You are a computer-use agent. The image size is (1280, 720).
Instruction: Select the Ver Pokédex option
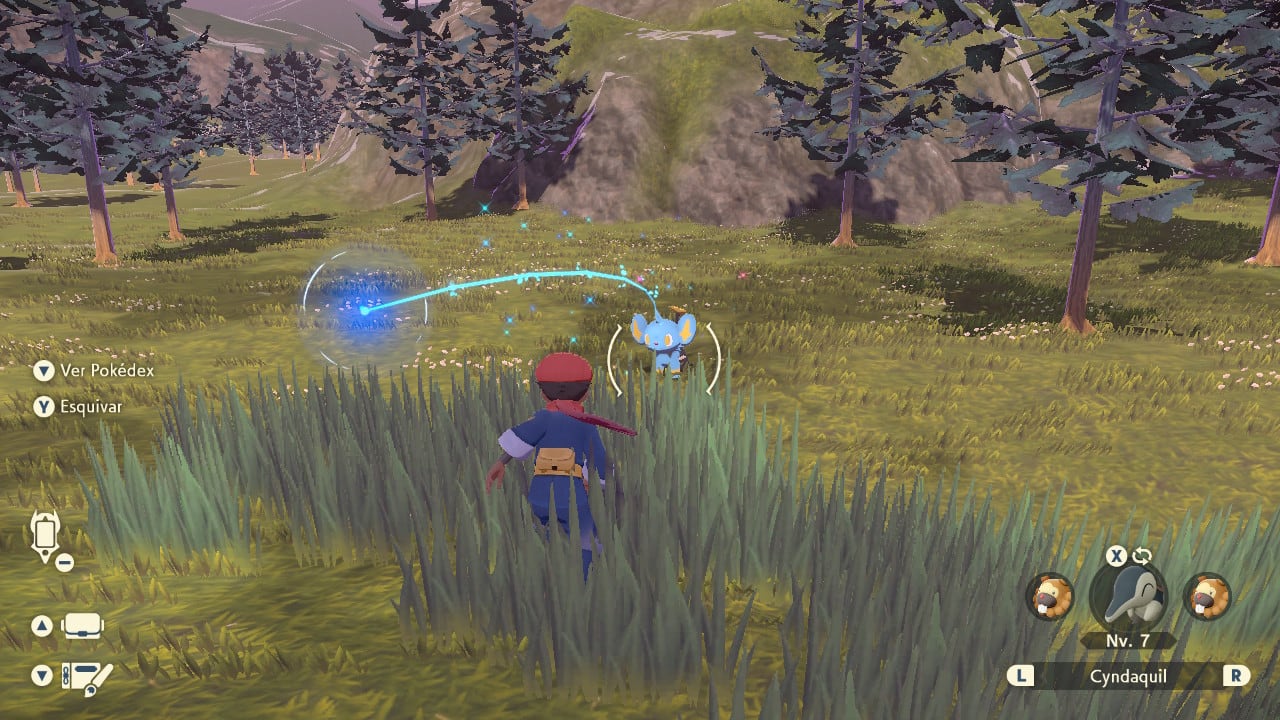(104, 371)
